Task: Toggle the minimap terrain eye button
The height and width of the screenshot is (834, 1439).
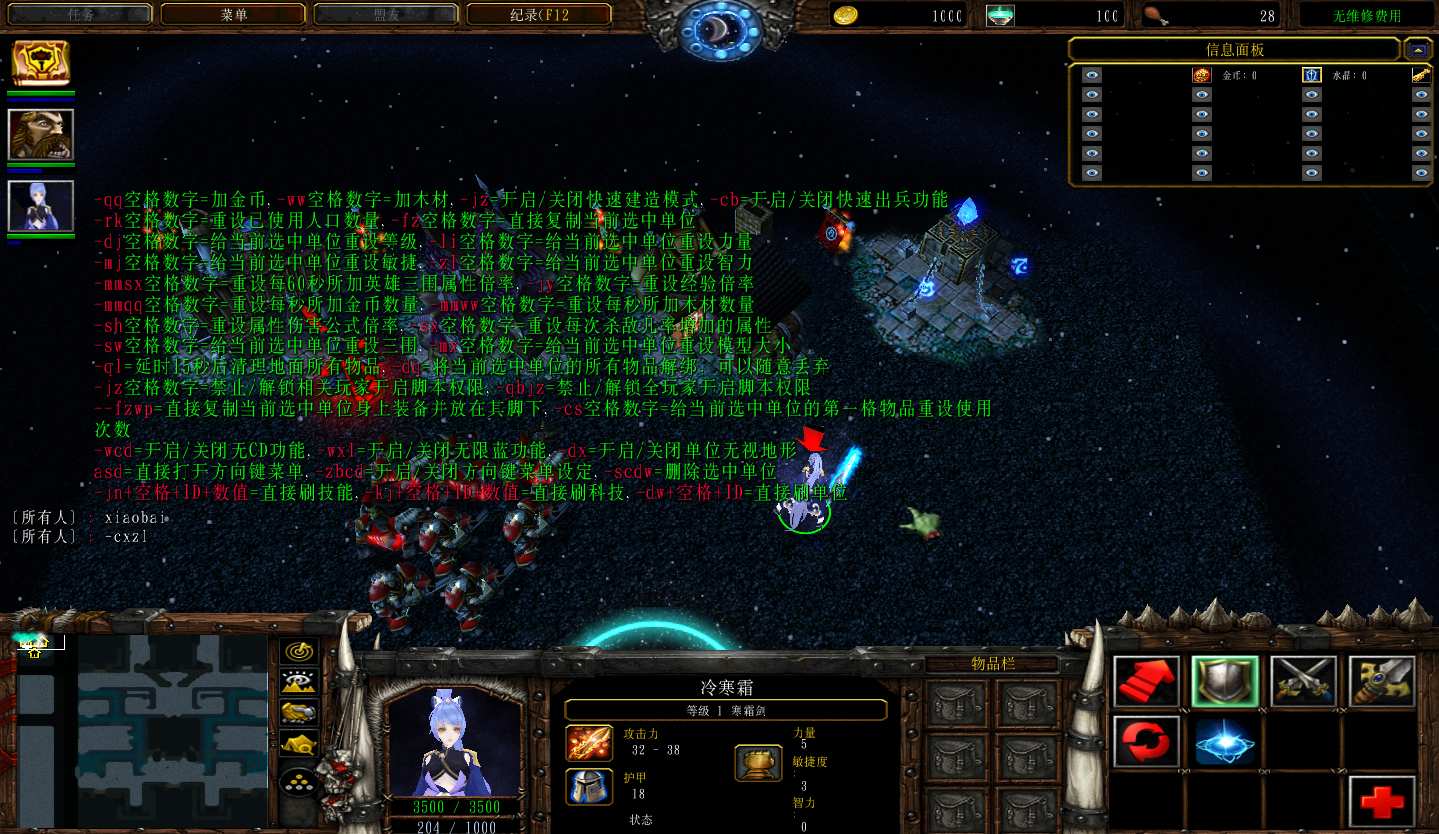Action: pos(299,682)
